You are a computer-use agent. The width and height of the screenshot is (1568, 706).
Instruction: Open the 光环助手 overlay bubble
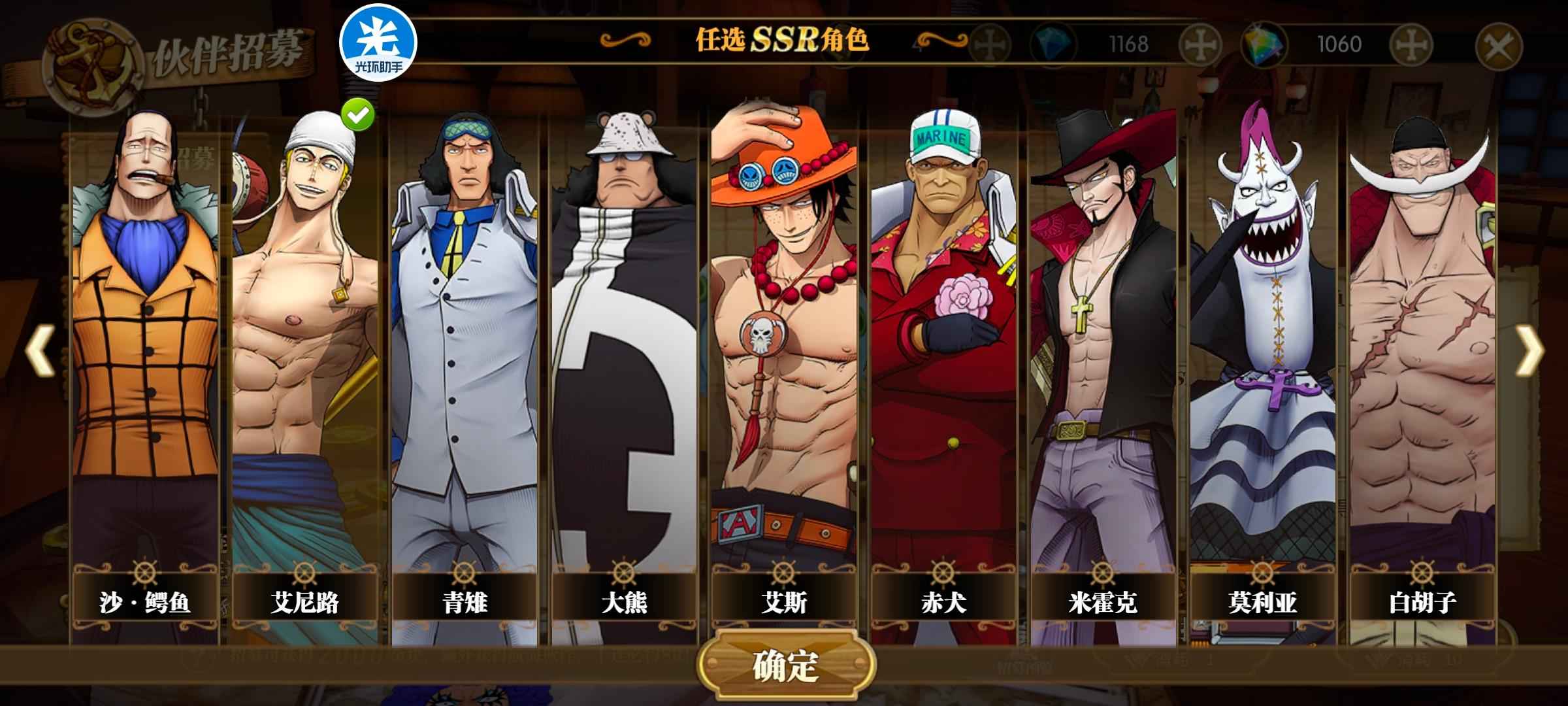tap(378, 42)
